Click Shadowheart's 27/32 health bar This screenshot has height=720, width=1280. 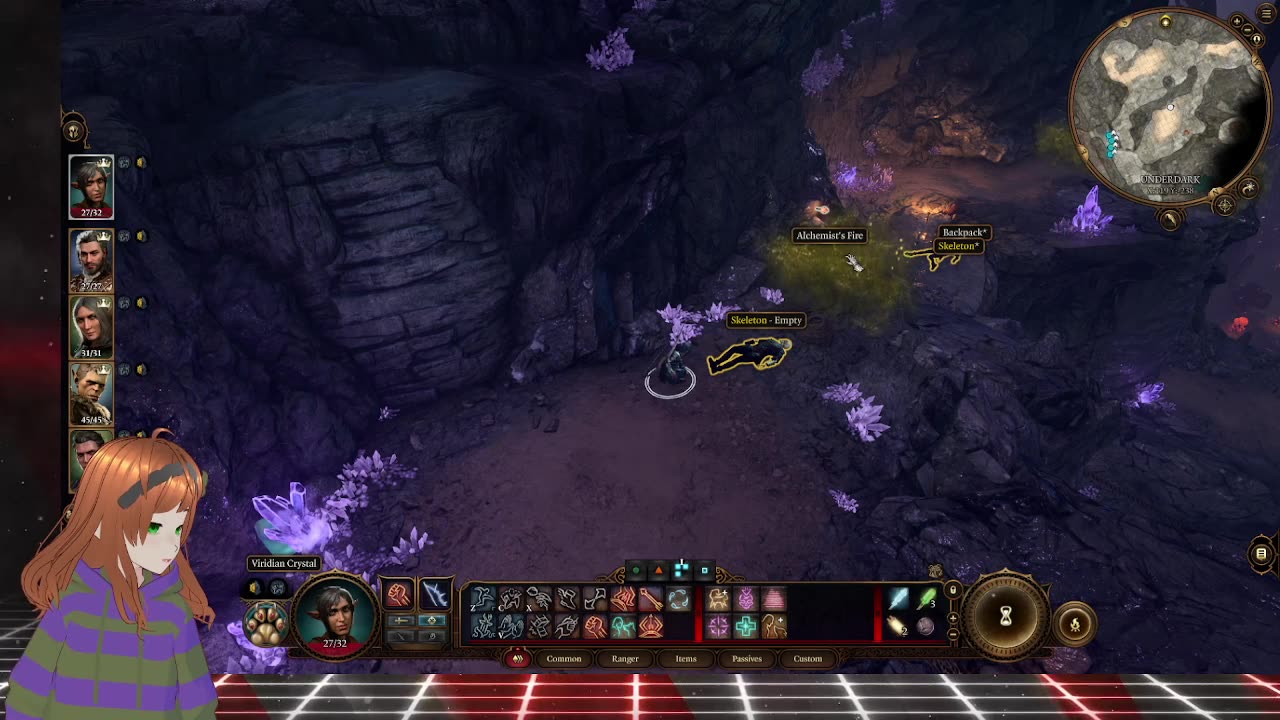pyautogui.click(x=92, y=213)
